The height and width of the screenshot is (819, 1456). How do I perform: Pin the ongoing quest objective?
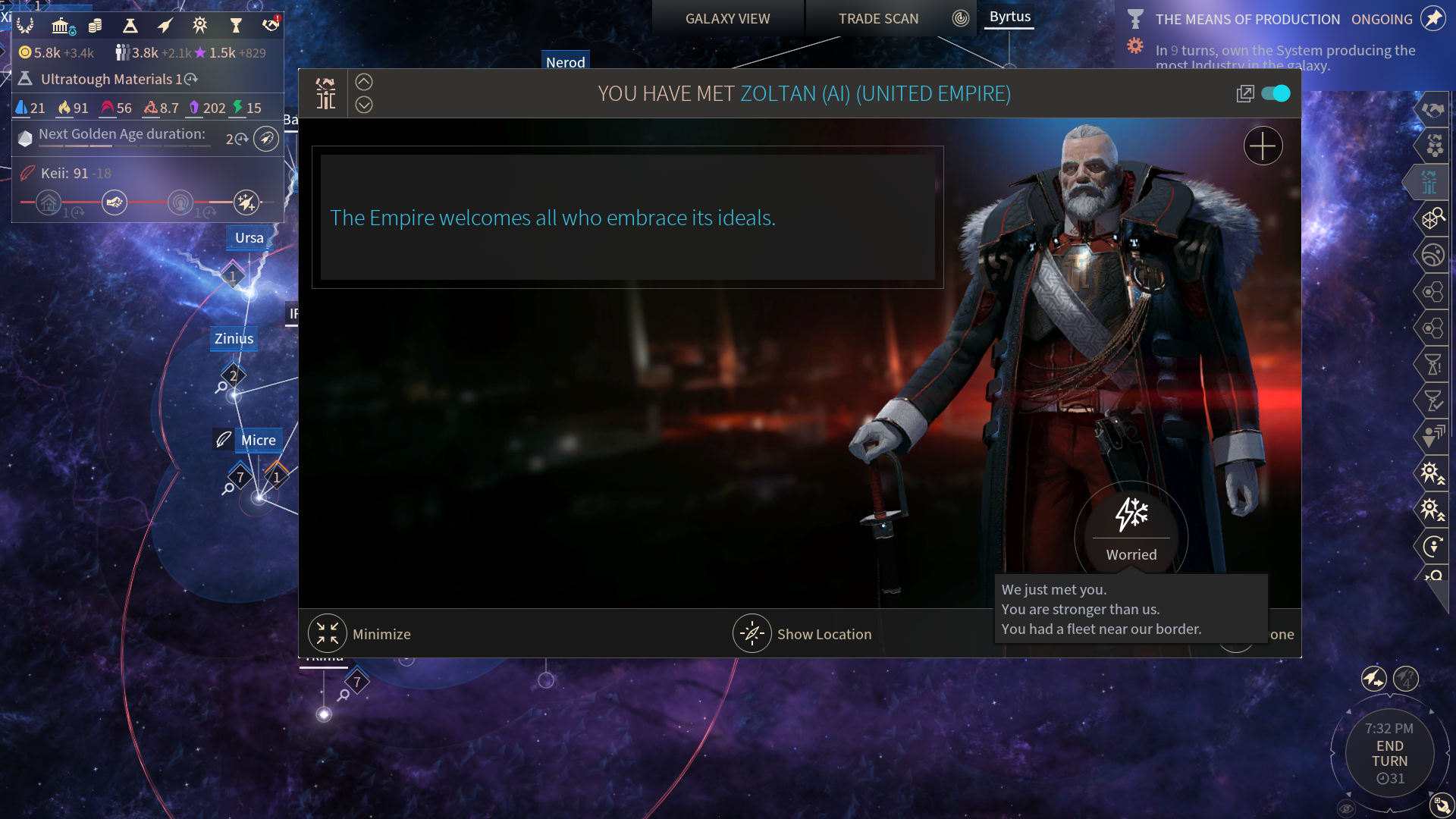[x=1433, y=19]
